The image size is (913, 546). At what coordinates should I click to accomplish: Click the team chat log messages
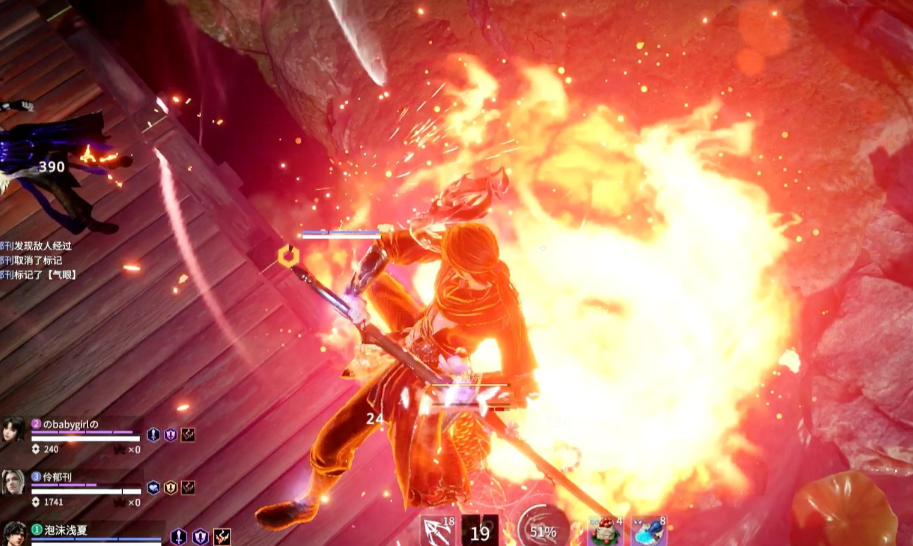tap(40, 260)
